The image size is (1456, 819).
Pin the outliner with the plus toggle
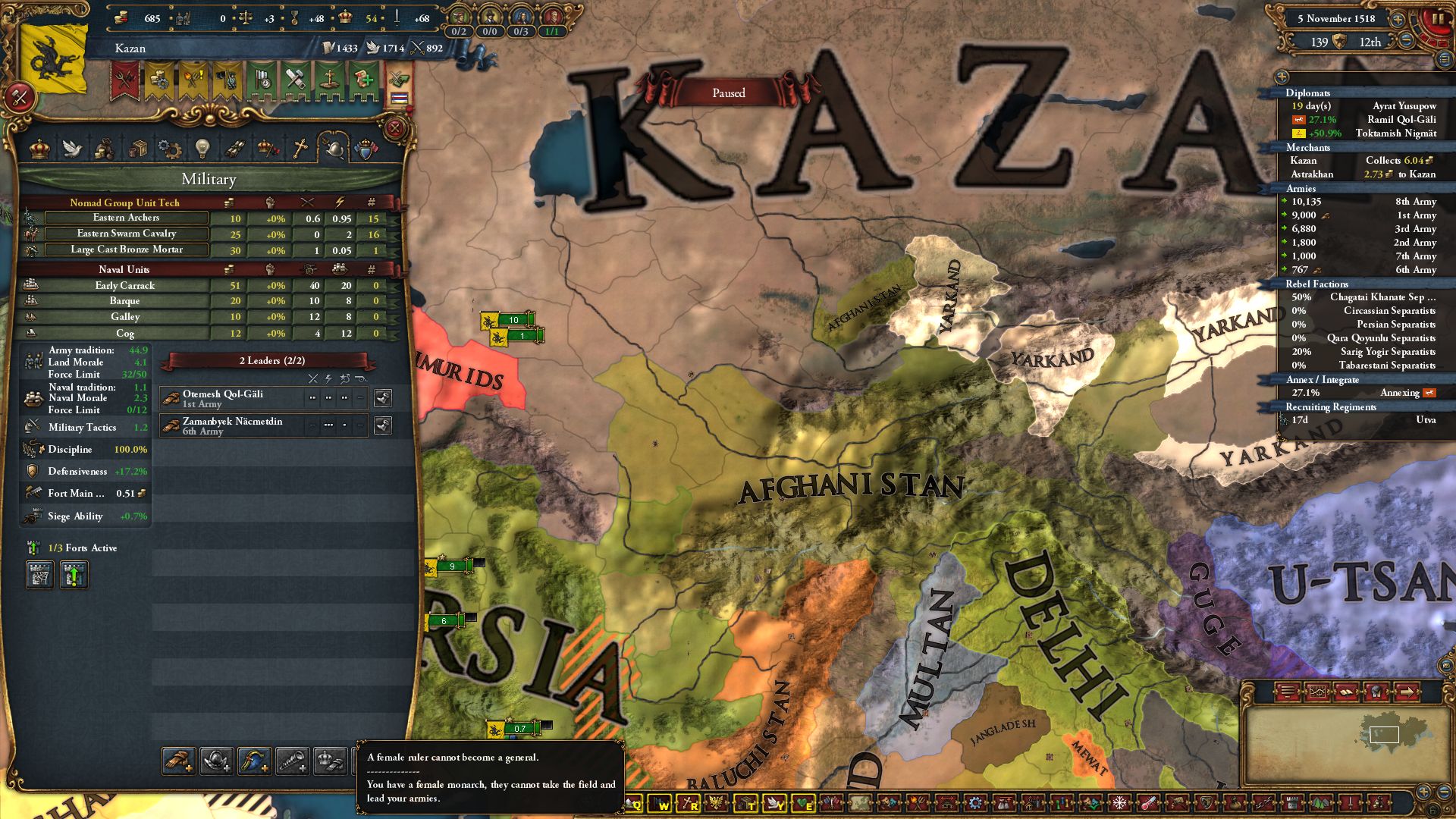tap(1282, 77)
